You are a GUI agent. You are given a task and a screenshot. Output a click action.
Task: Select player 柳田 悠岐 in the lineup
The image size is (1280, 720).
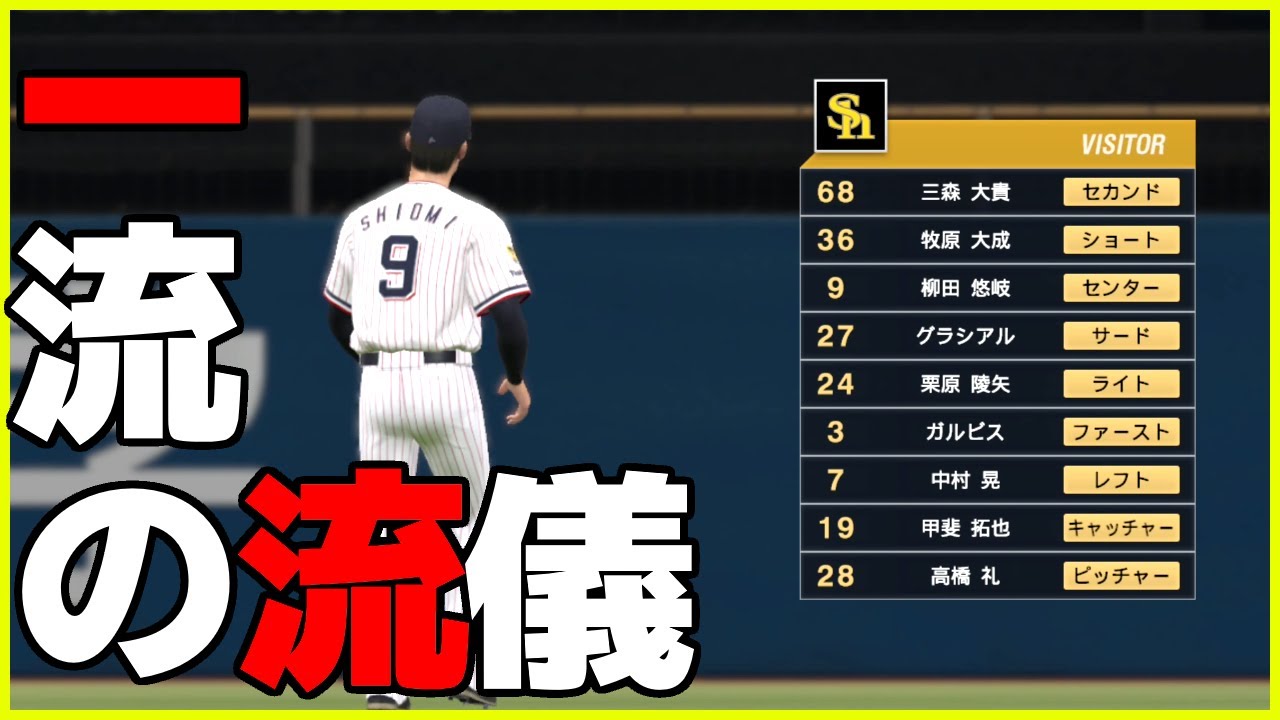coord(965,288)
